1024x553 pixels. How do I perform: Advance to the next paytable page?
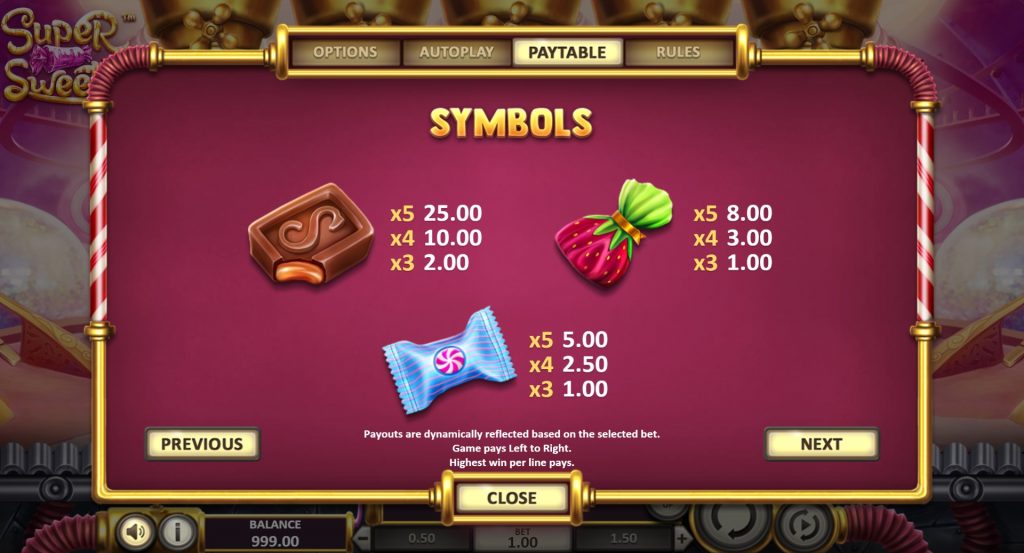pos(821,444)
